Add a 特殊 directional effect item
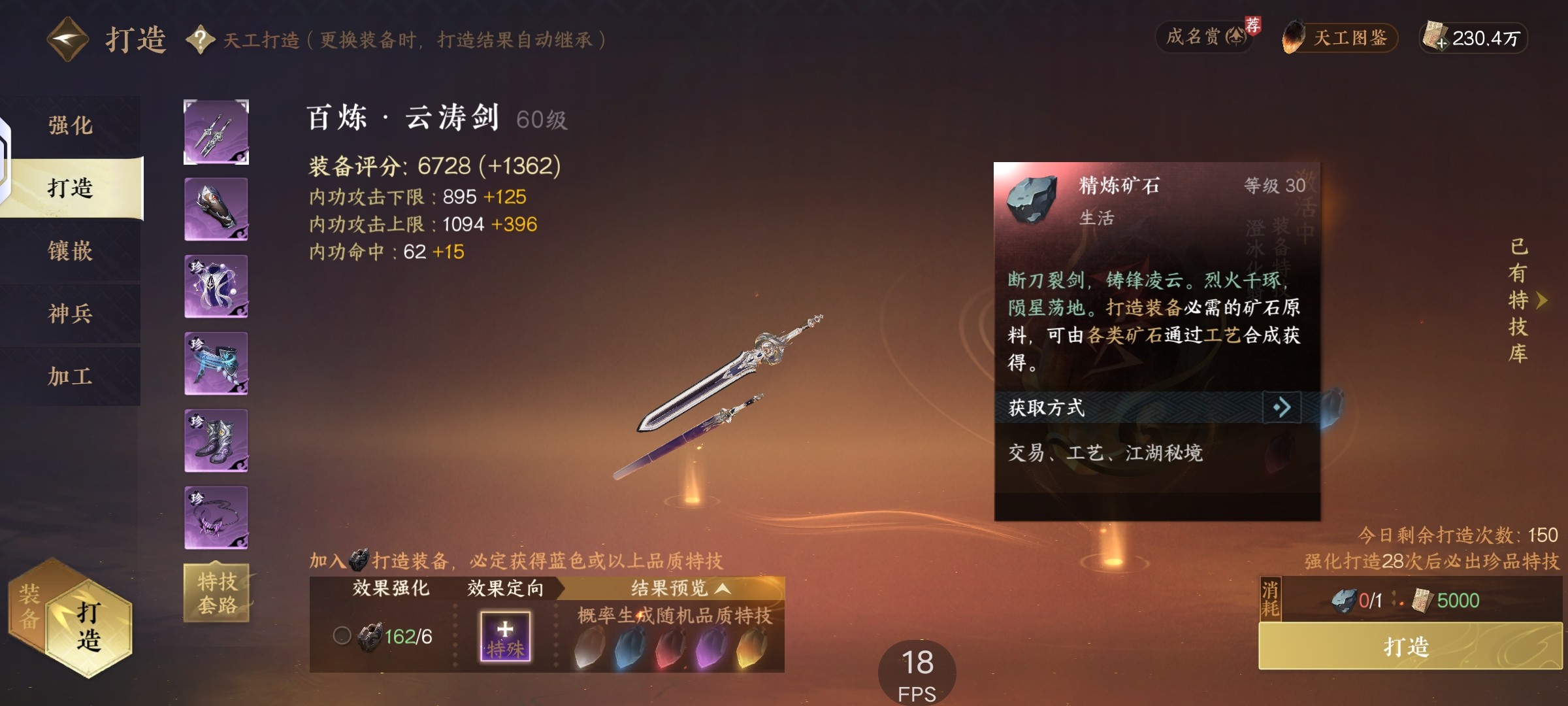Viewport: 1568px width, 706px height. click(505, 636)
